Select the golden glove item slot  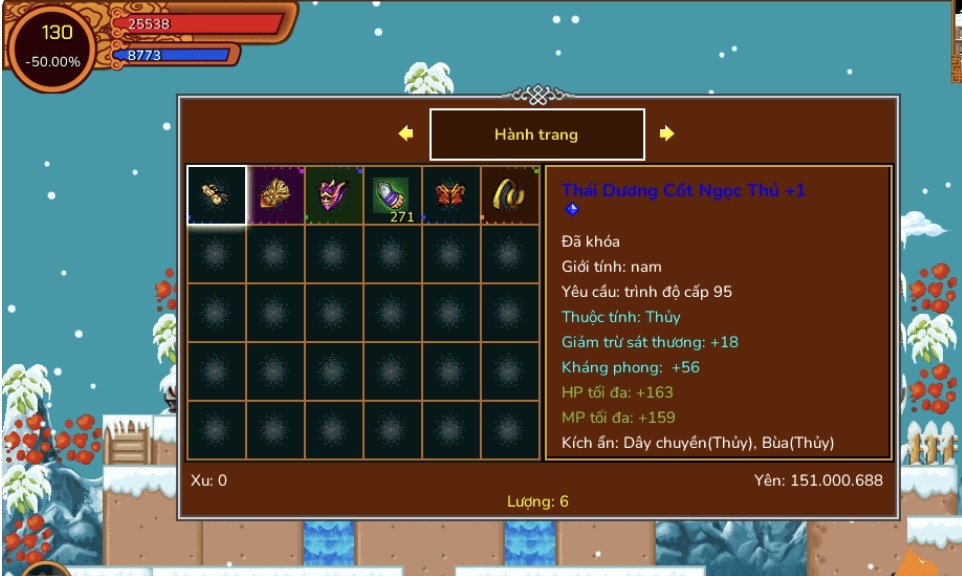click(x=217, y=196)
